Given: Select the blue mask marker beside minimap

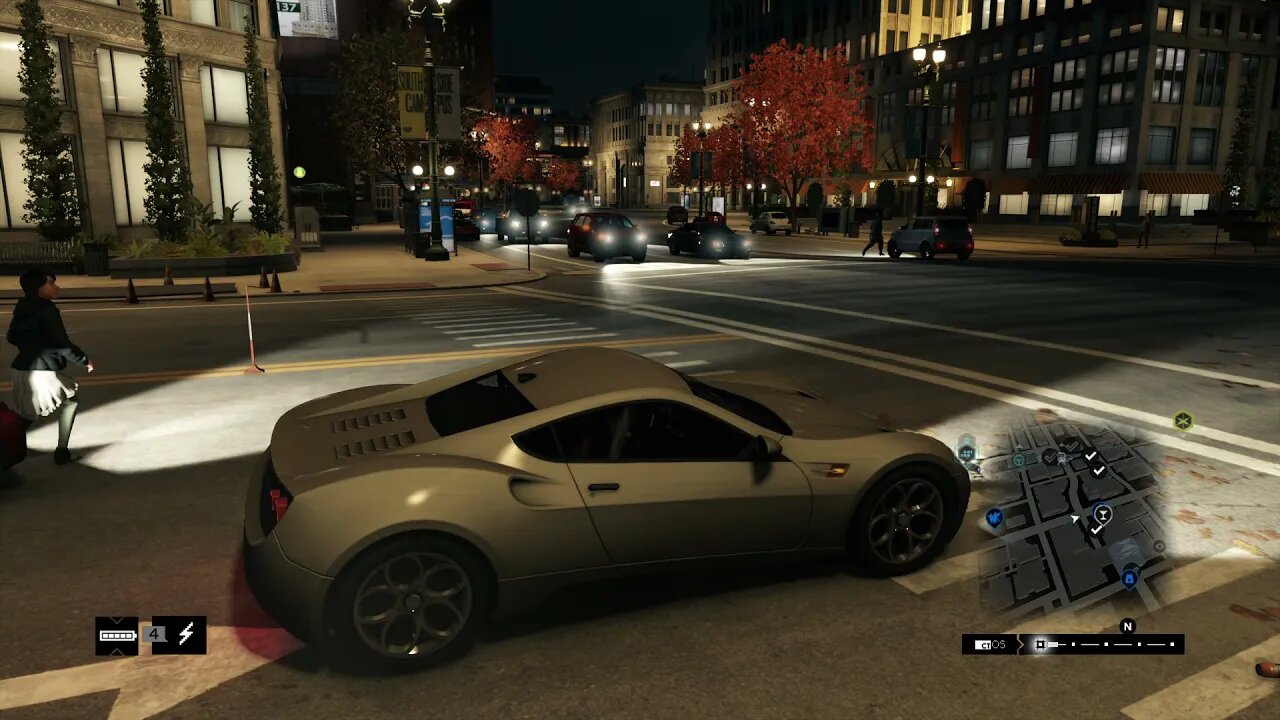Looking at the screenshot, I should 994,517.
